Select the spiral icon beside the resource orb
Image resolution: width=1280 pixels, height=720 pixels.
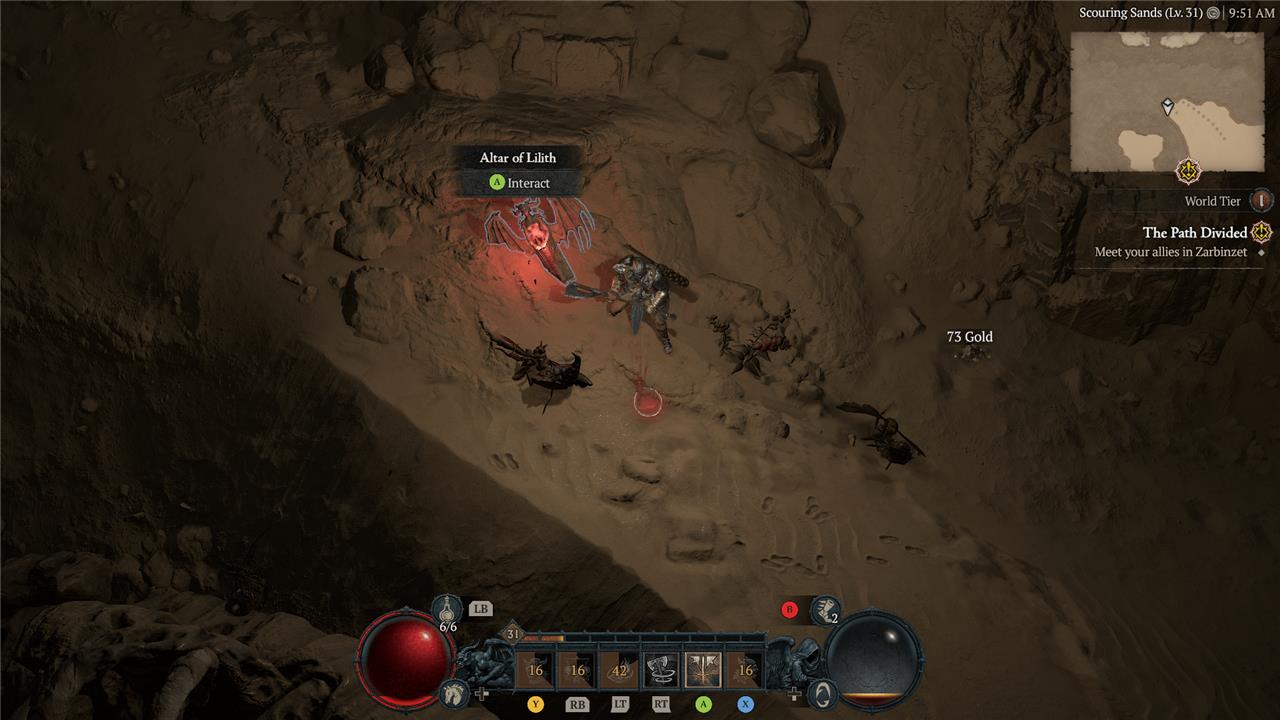point(822,692)
